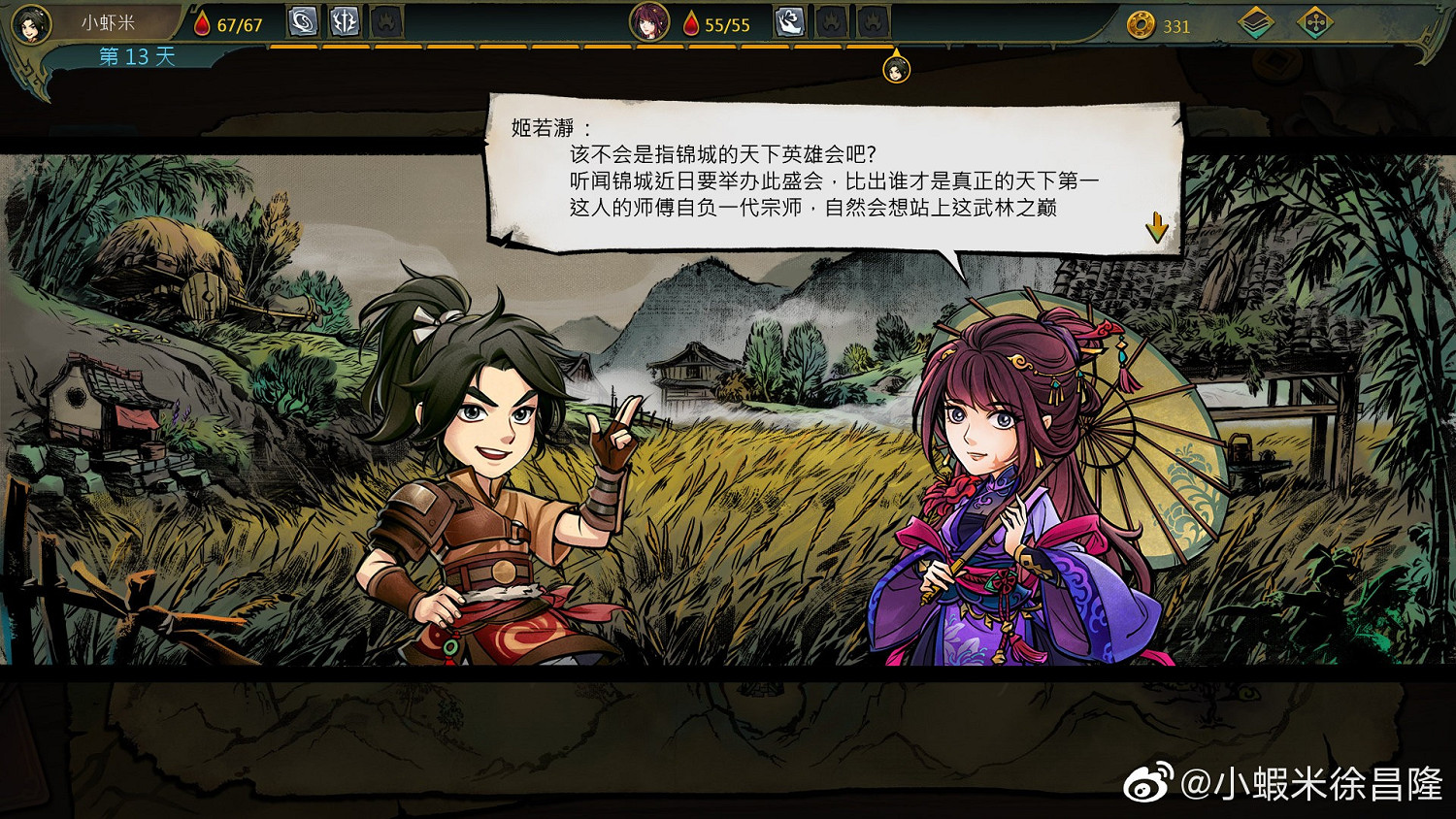Click the gold coin icon showing 331

click(x=1142, y=25)
